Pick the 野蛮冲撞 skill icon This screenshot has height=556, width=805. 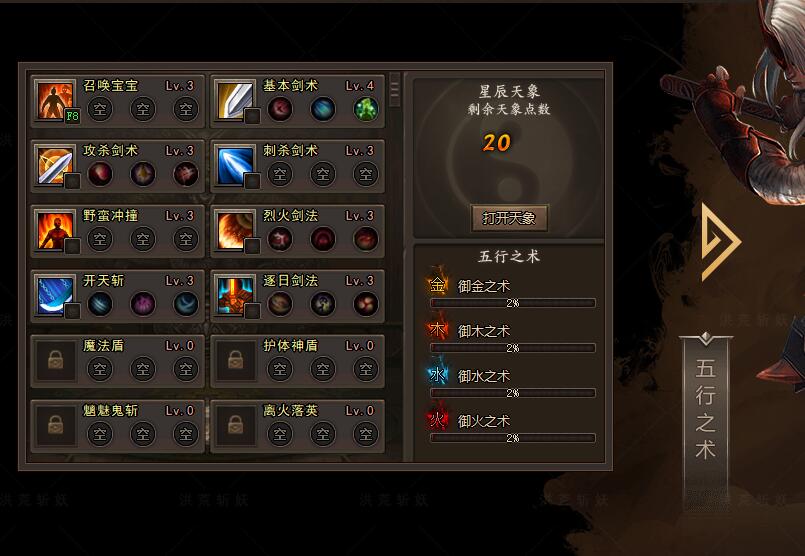pos(56,230)
